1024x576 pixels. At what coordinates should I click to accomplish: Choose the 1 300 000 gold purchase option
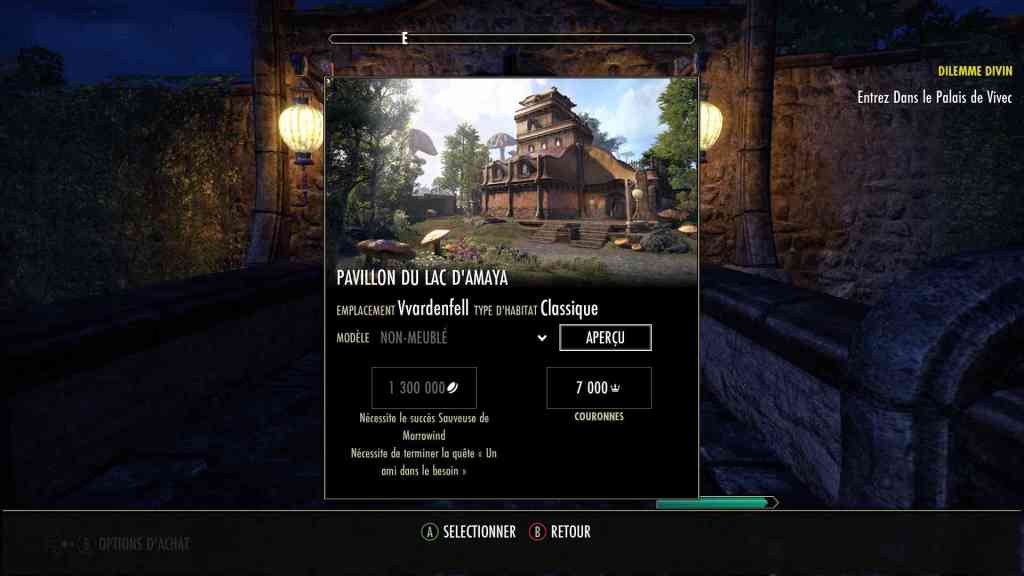(424, 388)
